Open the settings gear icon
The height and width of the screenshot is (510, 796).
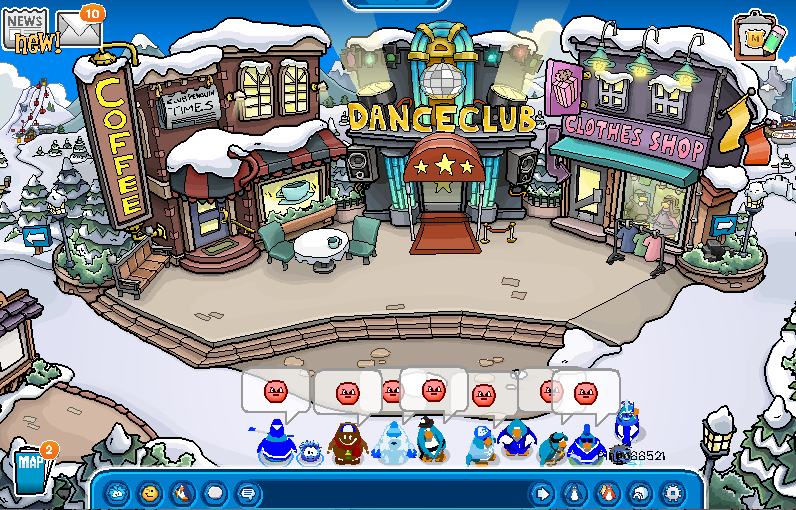pyautogui.click(x=672, y=493)
